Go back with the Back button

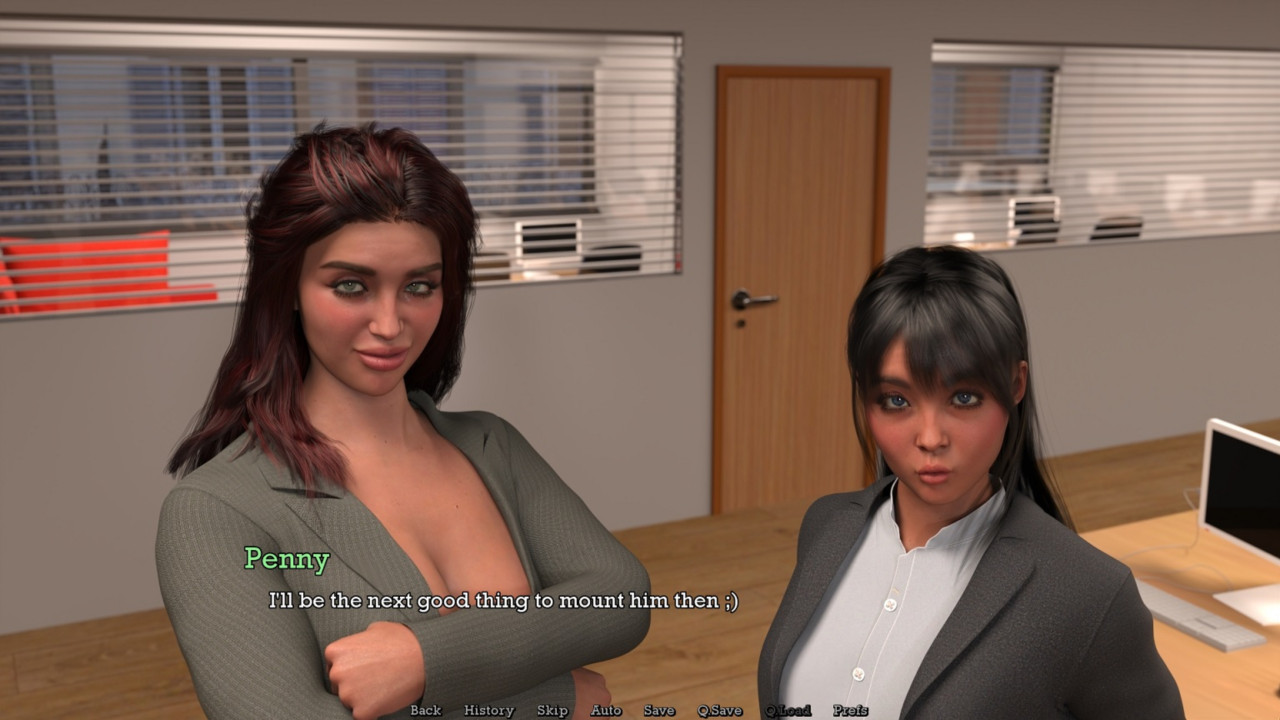(425, 710)
